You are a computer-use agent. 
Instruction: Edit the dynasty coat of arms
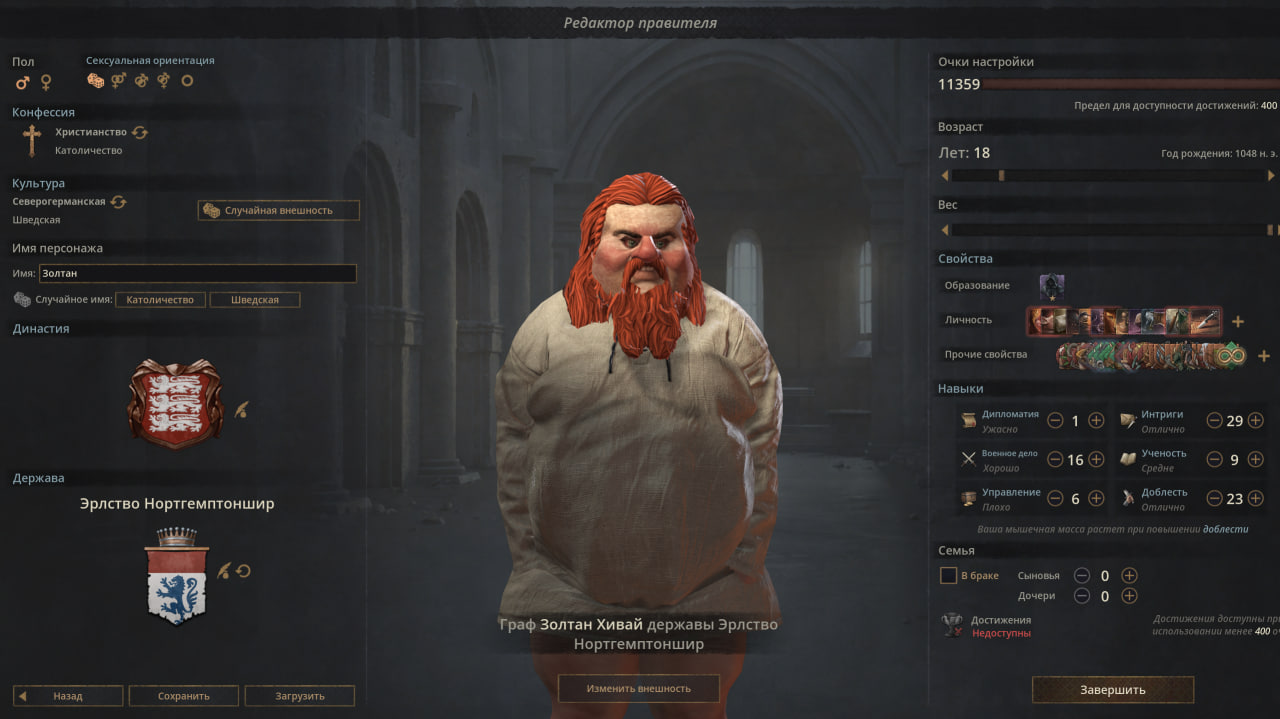click(x=241, y=409)
